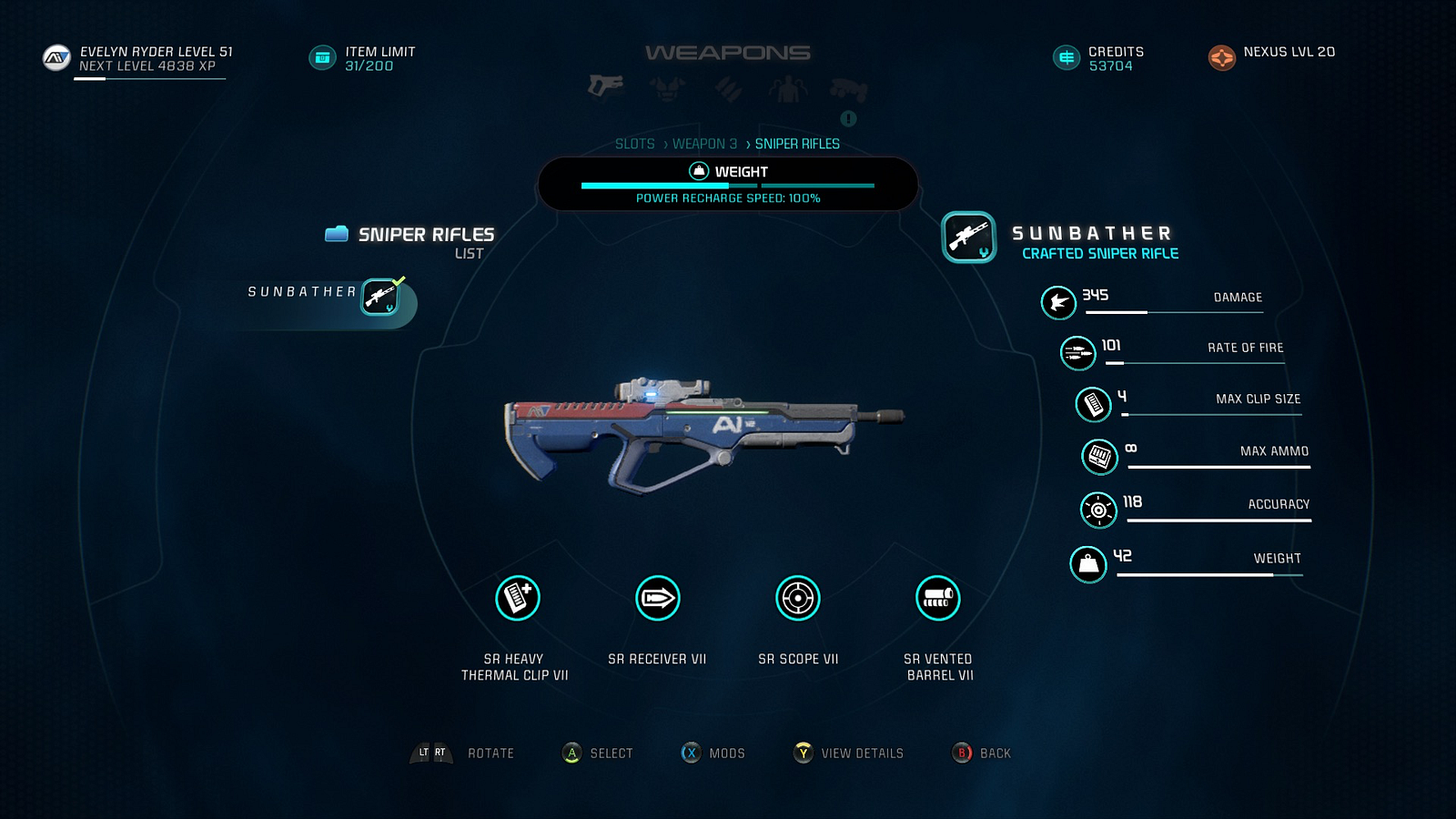The height and width of the screenshot is (819, 1456).
Task: Switch to the Weapons pistol tab
Action: coord(605,87)
